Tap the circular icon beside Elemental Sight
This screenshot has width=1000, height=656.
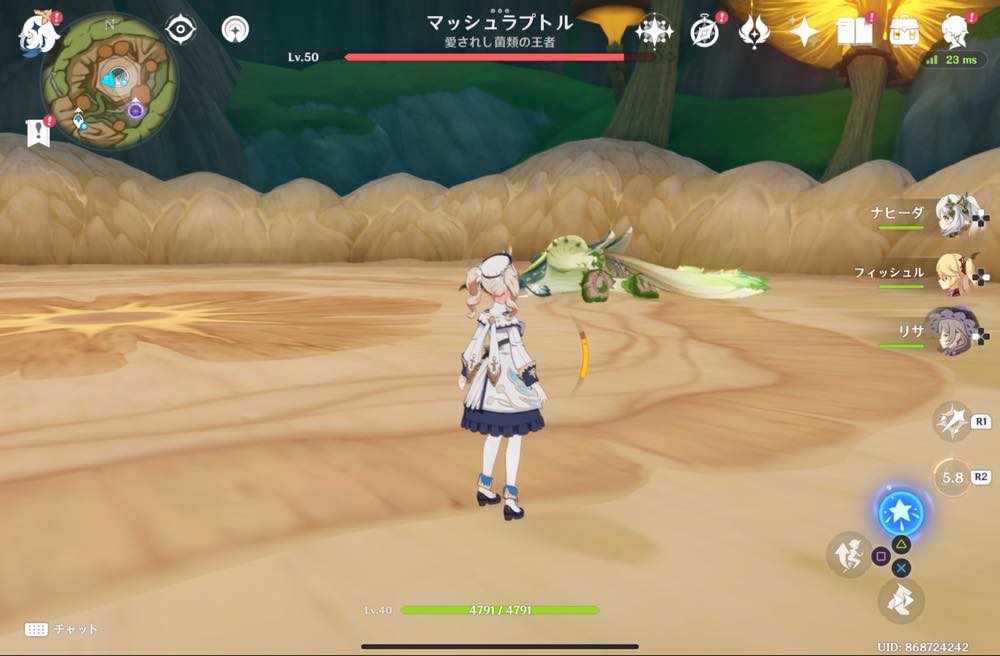[x=235, y=30]
